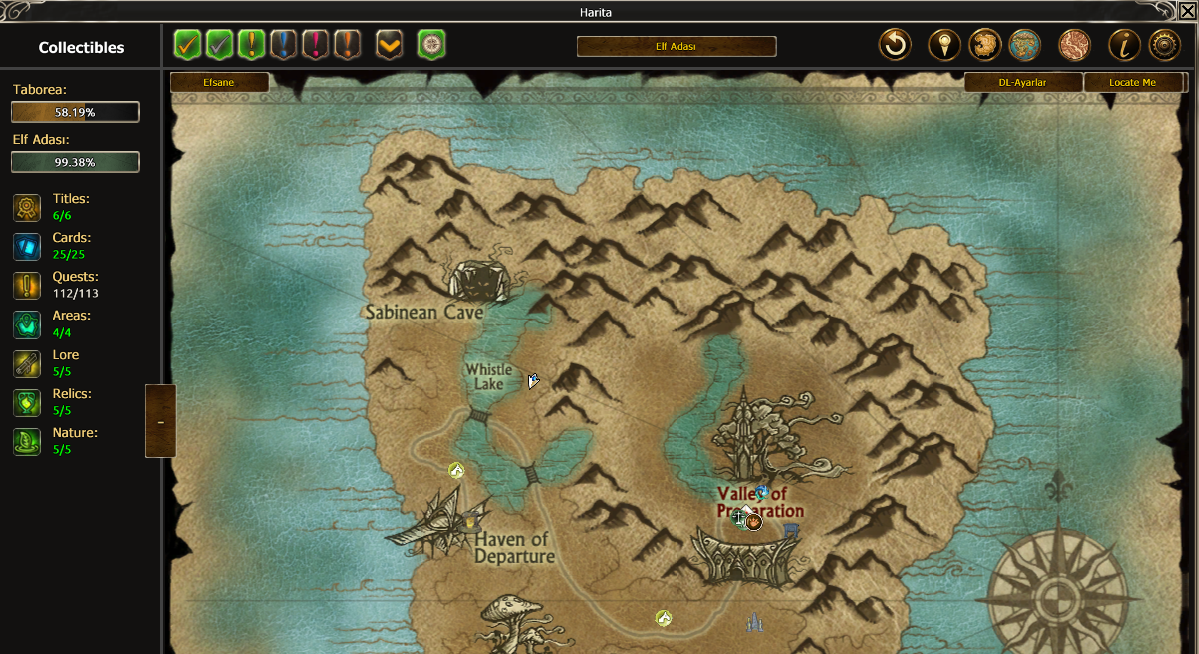Toggle the green compass filter icon
1199x654 pixels.
tap(431, 45)
